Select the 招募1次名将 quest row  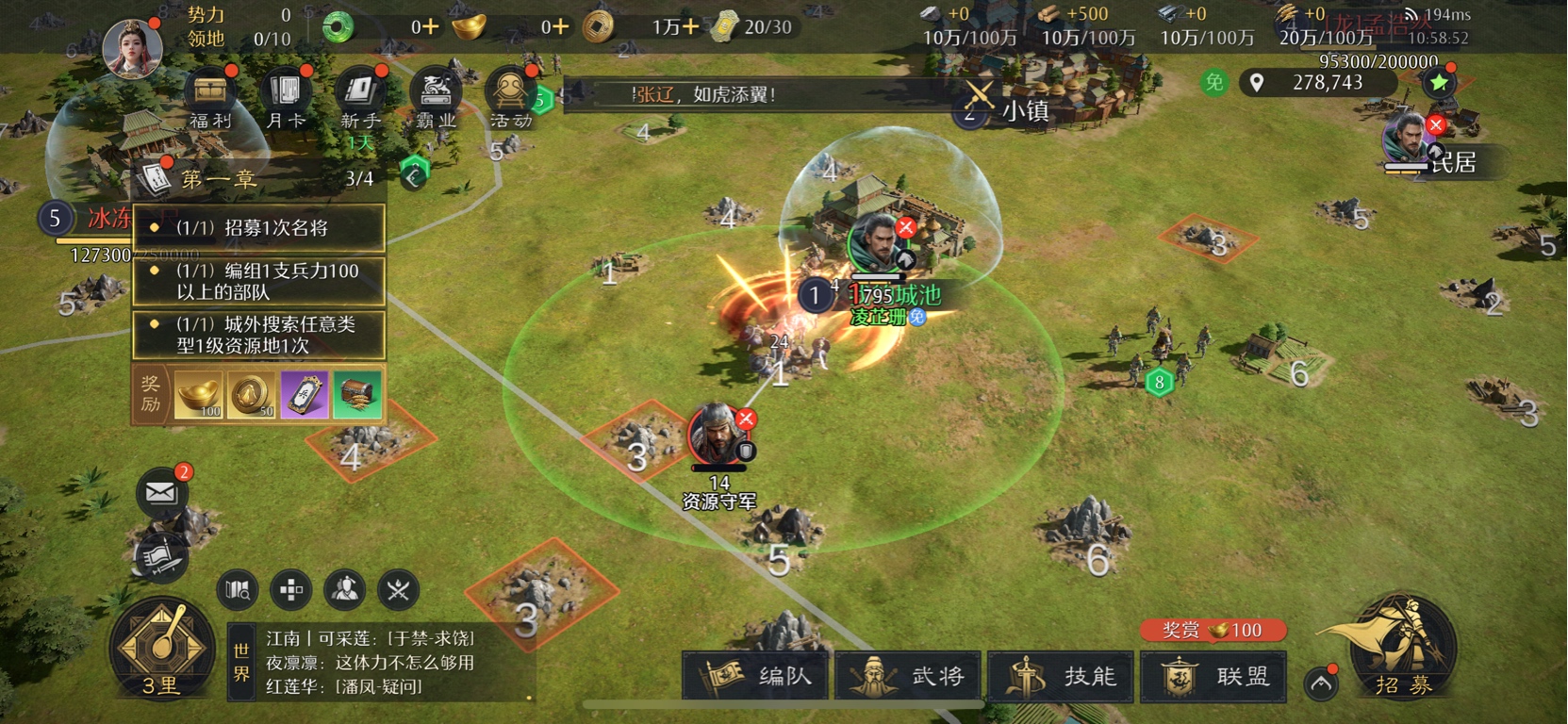tap(259, 228)
